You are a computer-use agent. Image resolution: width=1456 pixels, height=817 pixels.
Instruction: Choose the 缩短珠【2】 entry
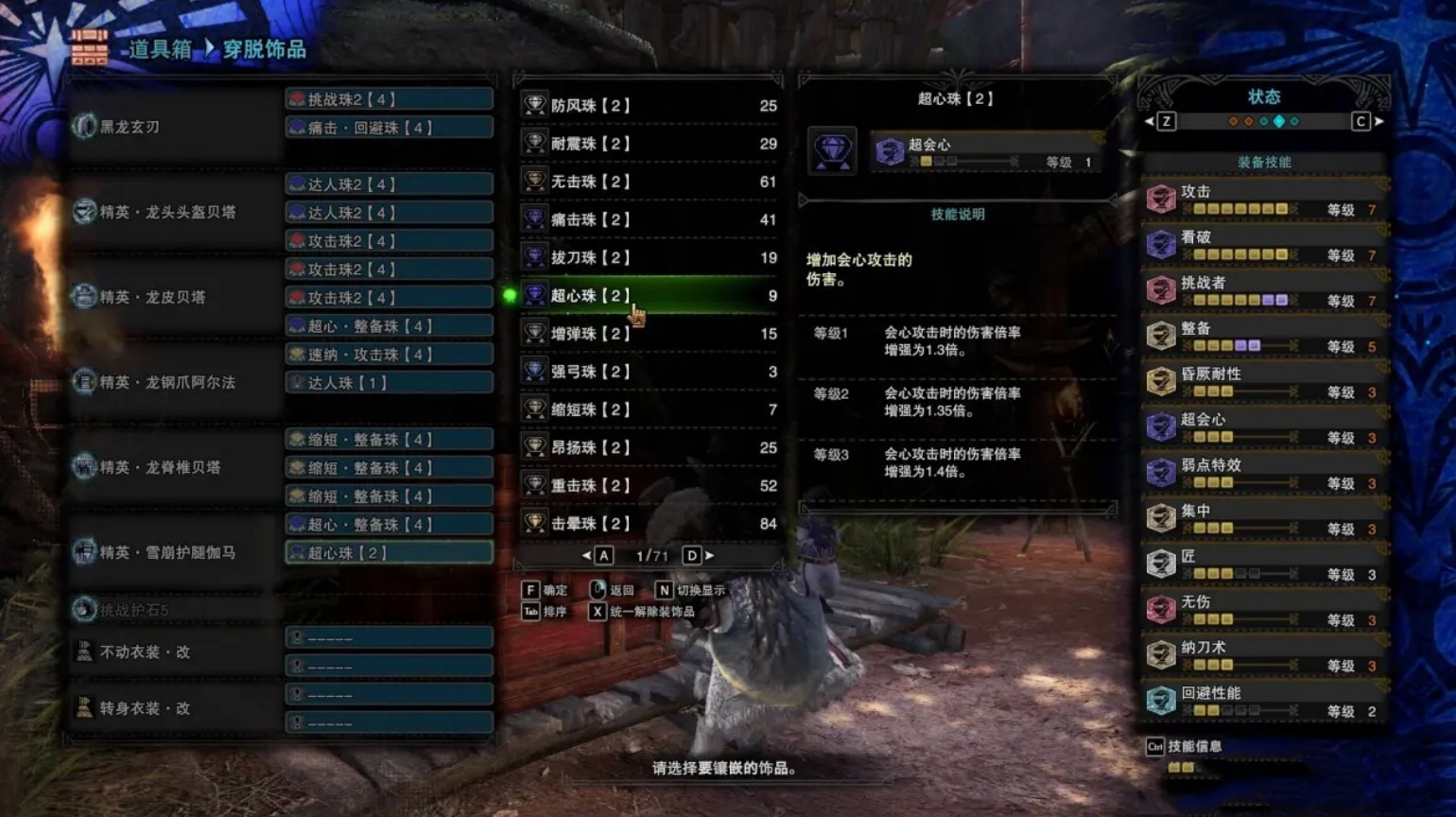point(649,409)
